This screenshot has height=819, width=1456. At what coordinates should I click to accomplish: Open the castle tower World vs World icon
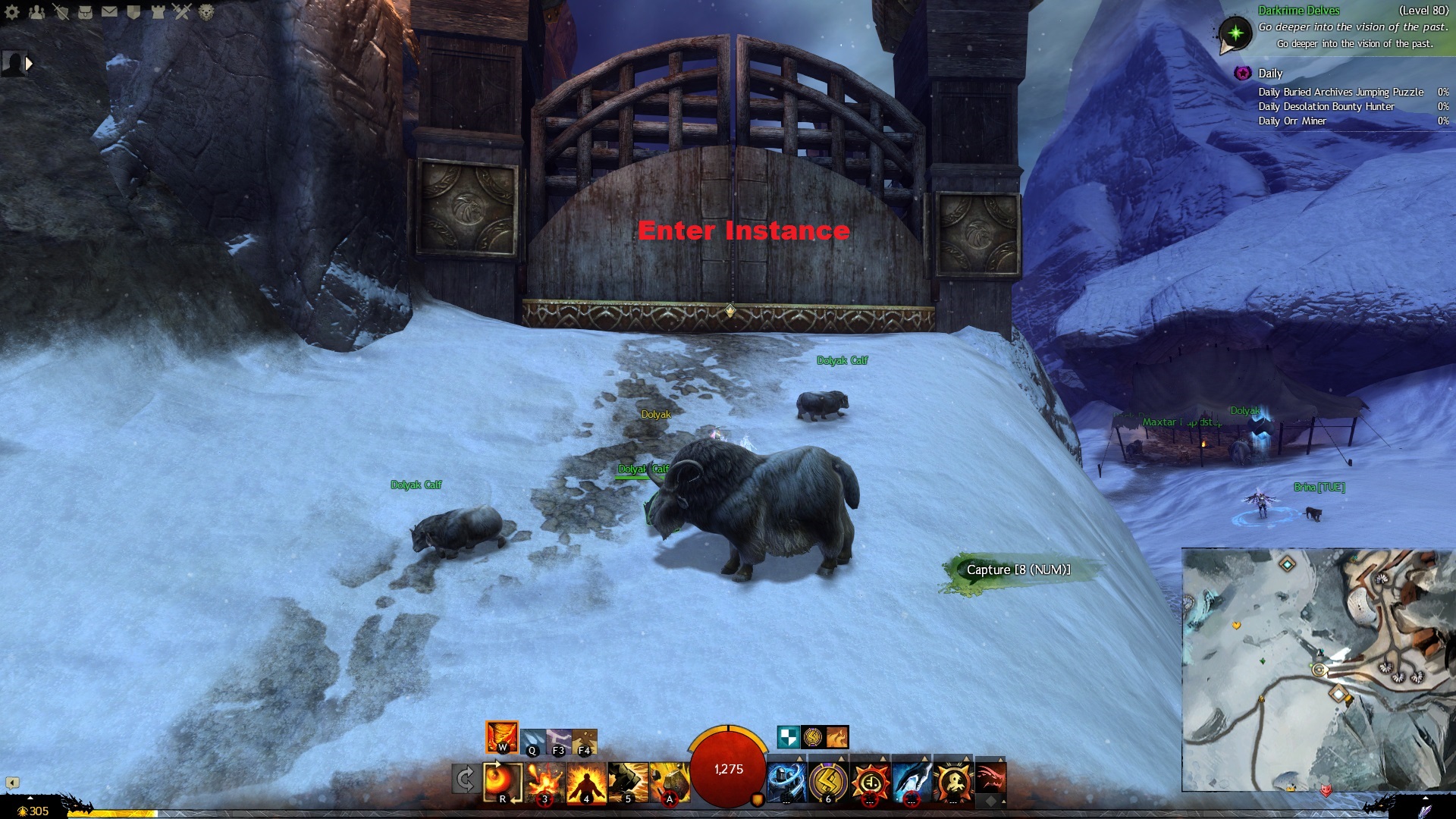point(158,12)
